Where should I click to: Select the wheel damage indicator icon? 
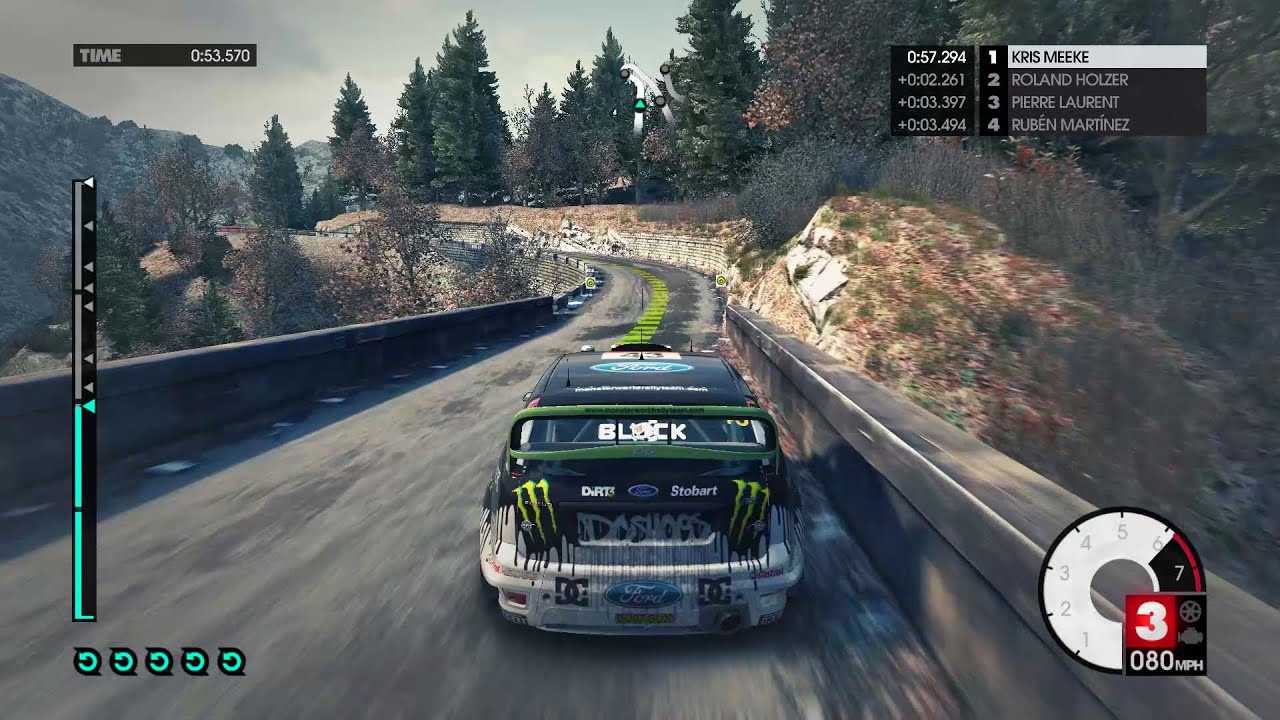[1190, 611]
